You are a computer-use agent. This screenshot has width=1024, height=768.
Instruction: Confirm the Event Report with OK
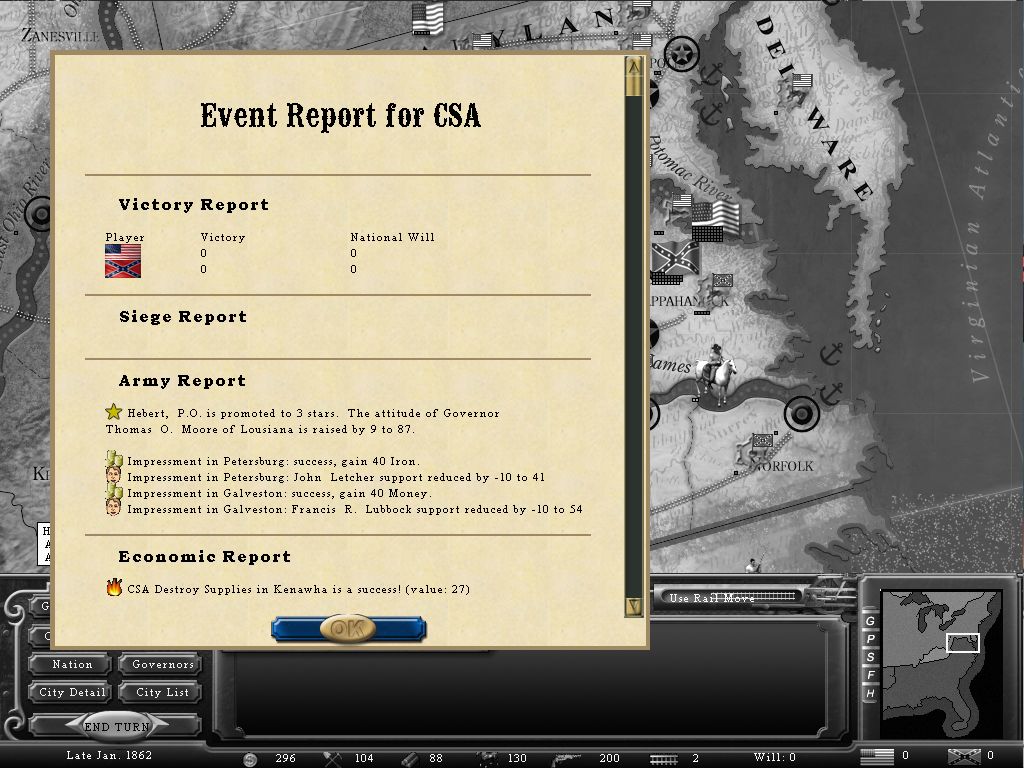pos(348,628)
